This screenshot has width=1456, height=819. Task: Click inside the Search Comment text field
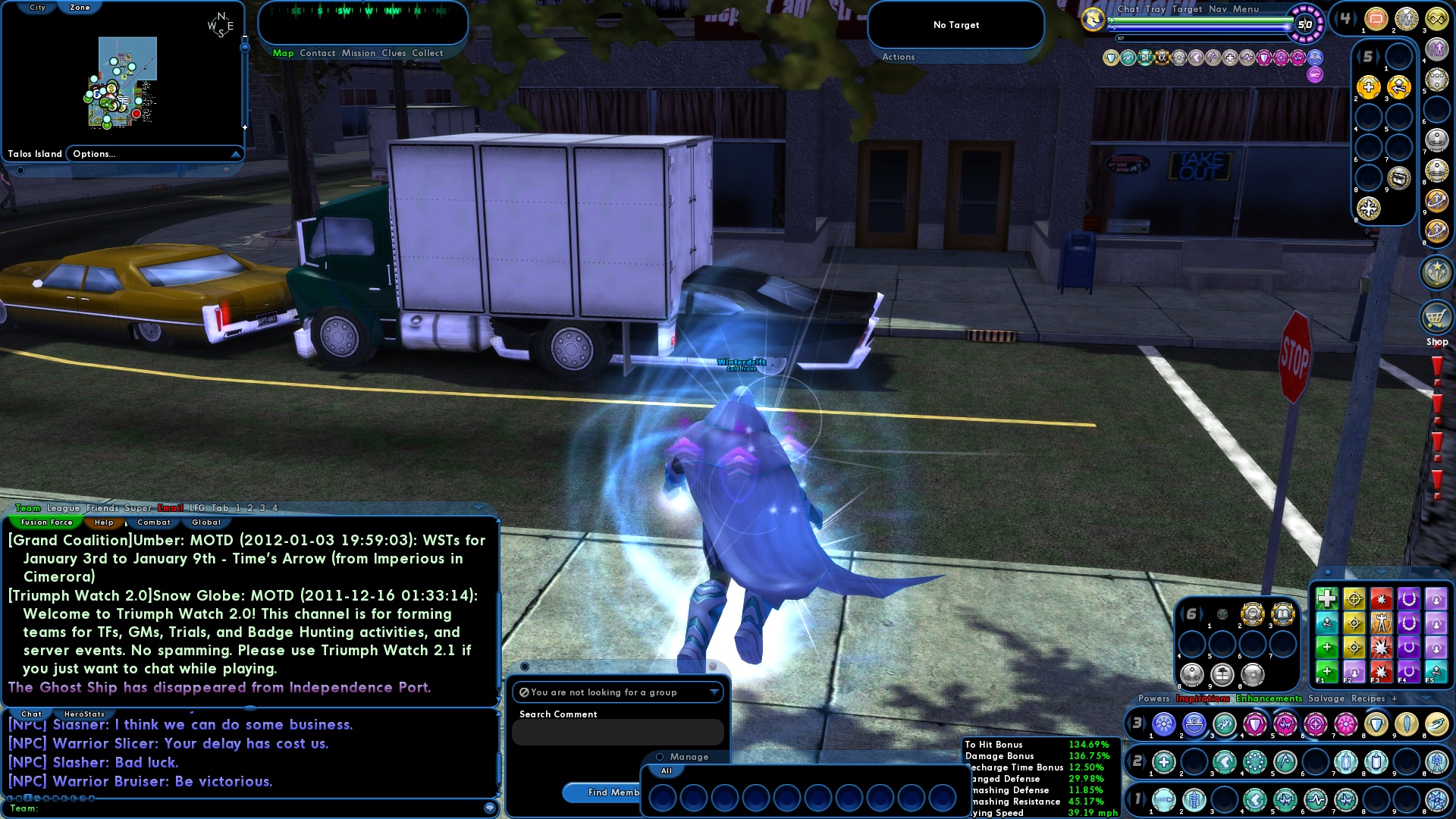tap(618, 732)
